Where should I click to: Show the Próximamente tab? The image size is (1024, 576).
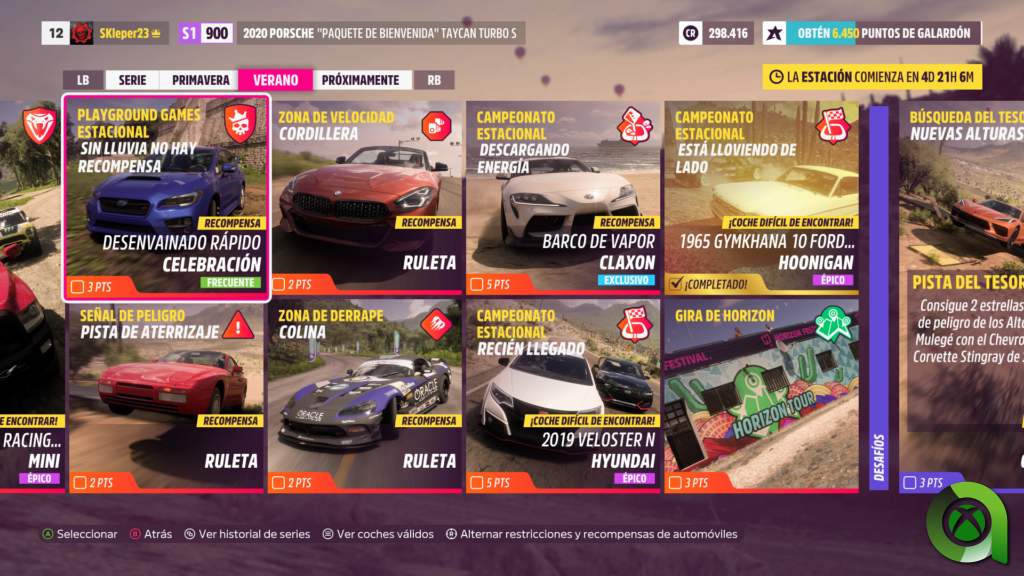[360, 80]
